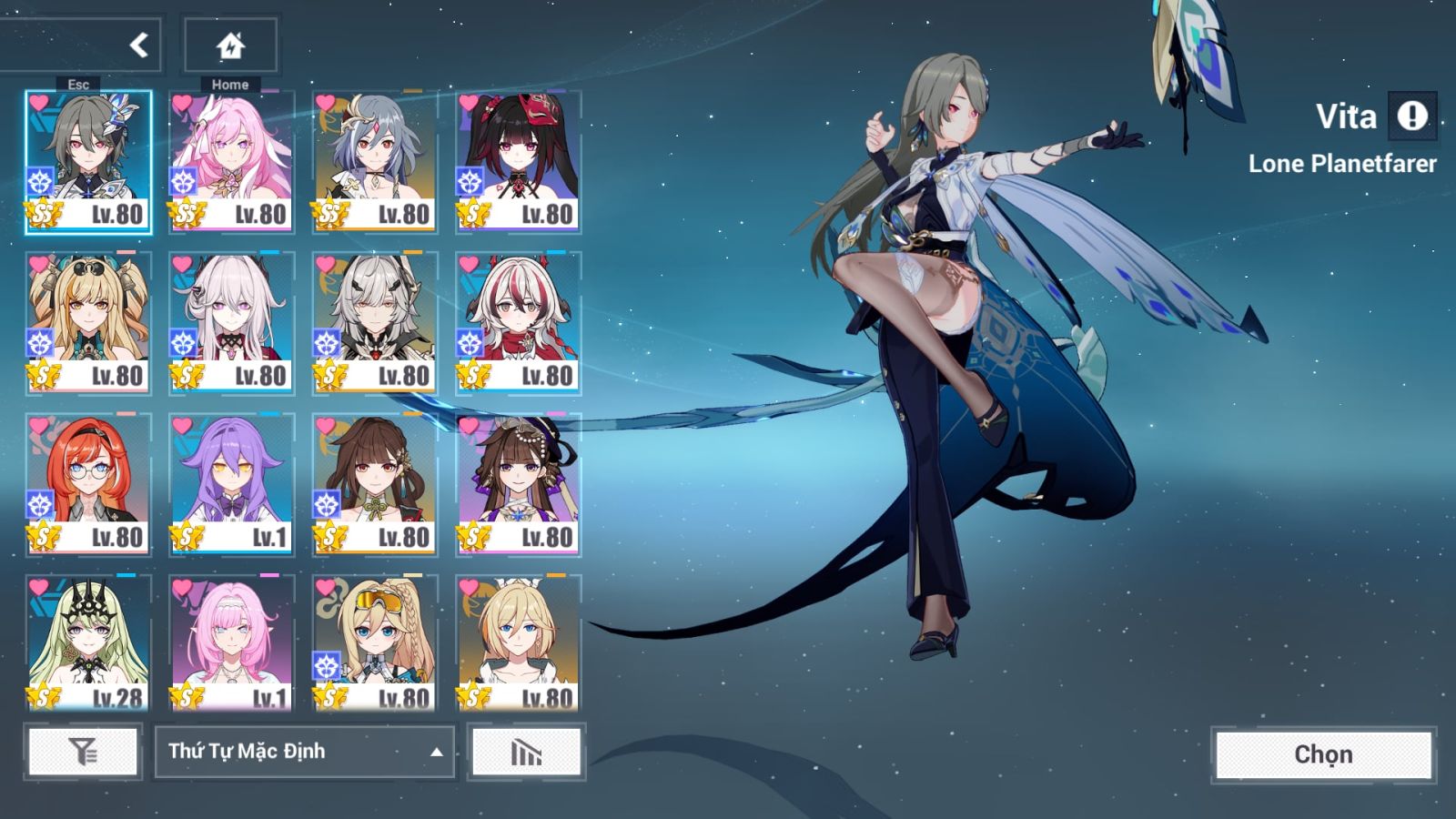
Task: Pick the black-haired character with red mask
Action: click(x=518, y=161)
